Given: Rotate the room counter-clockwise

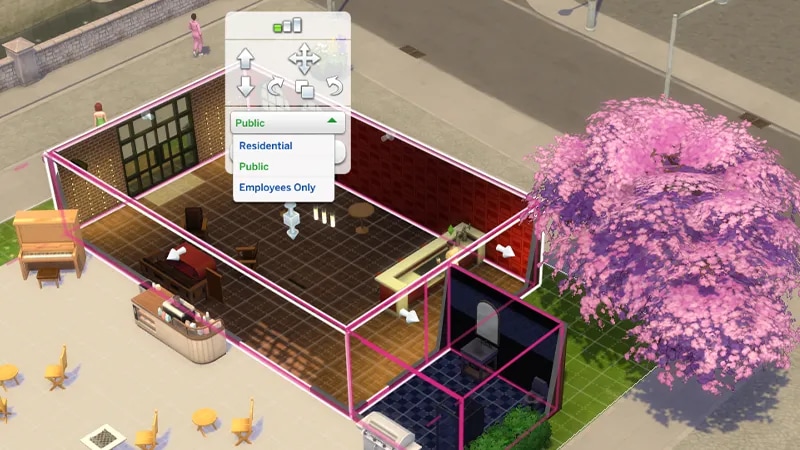Looking at the screenshot, I should pyautogui.click(x=333, y=87).
